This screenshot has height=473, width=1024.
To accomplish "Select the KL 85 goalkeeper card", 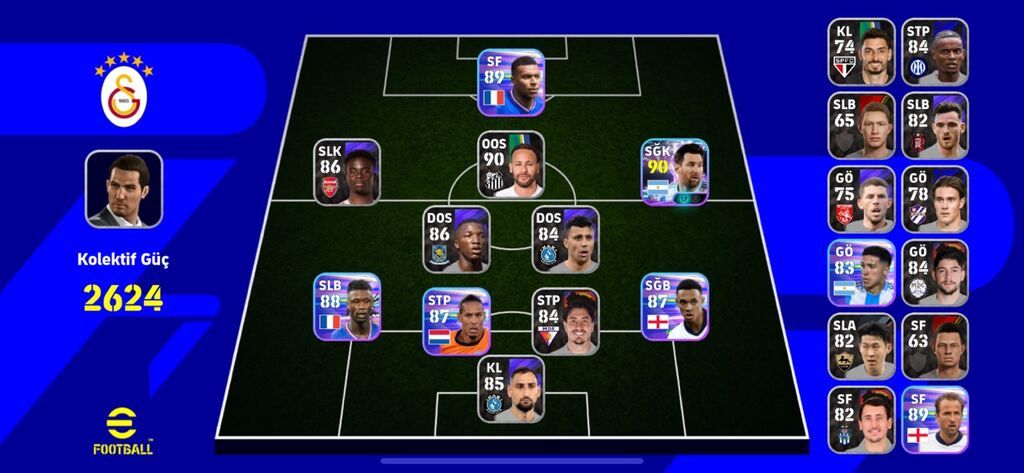I will (511, 389).
